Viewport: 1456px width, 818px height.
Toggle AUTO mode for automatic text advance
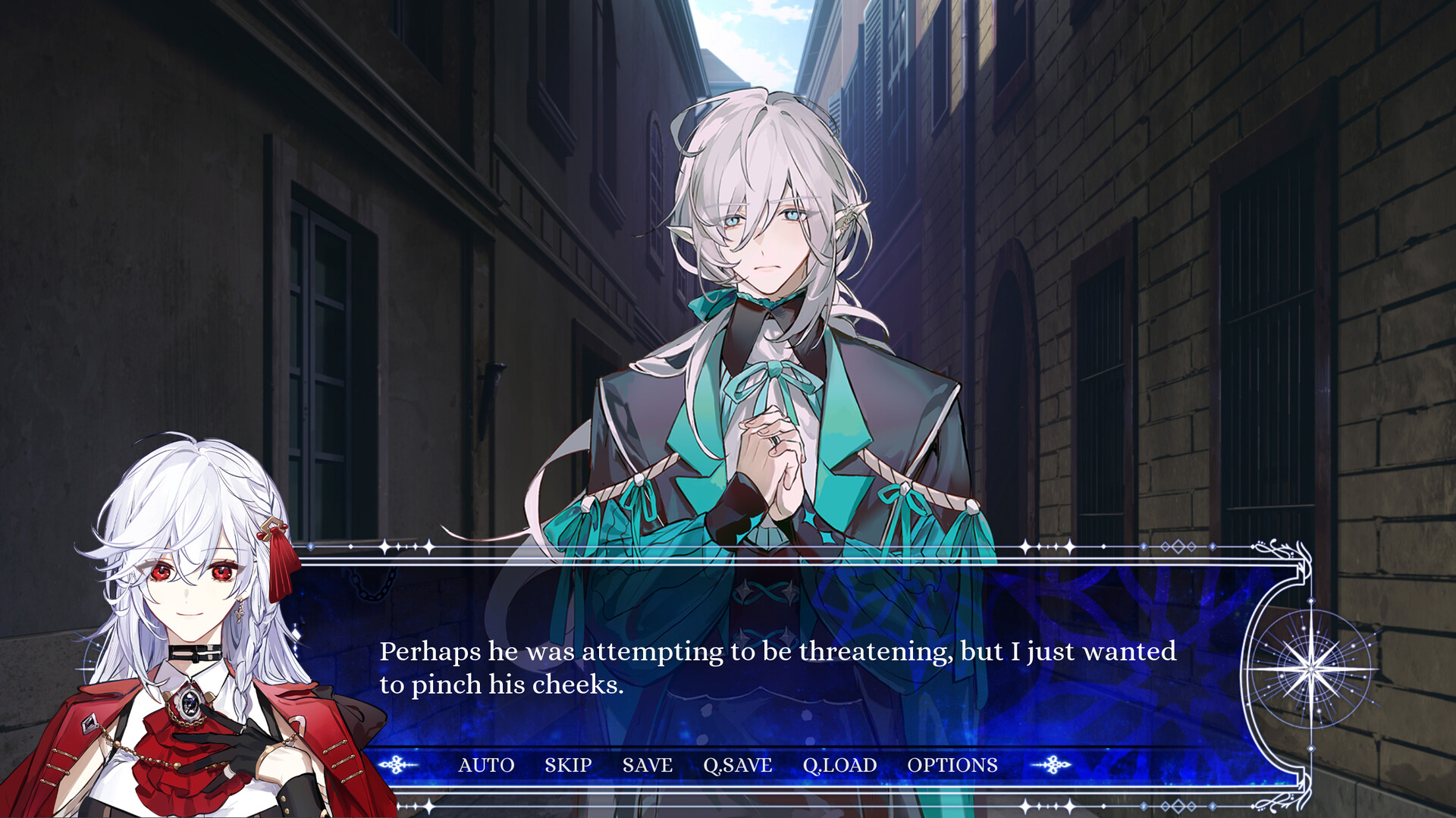[x=485, y=765]
